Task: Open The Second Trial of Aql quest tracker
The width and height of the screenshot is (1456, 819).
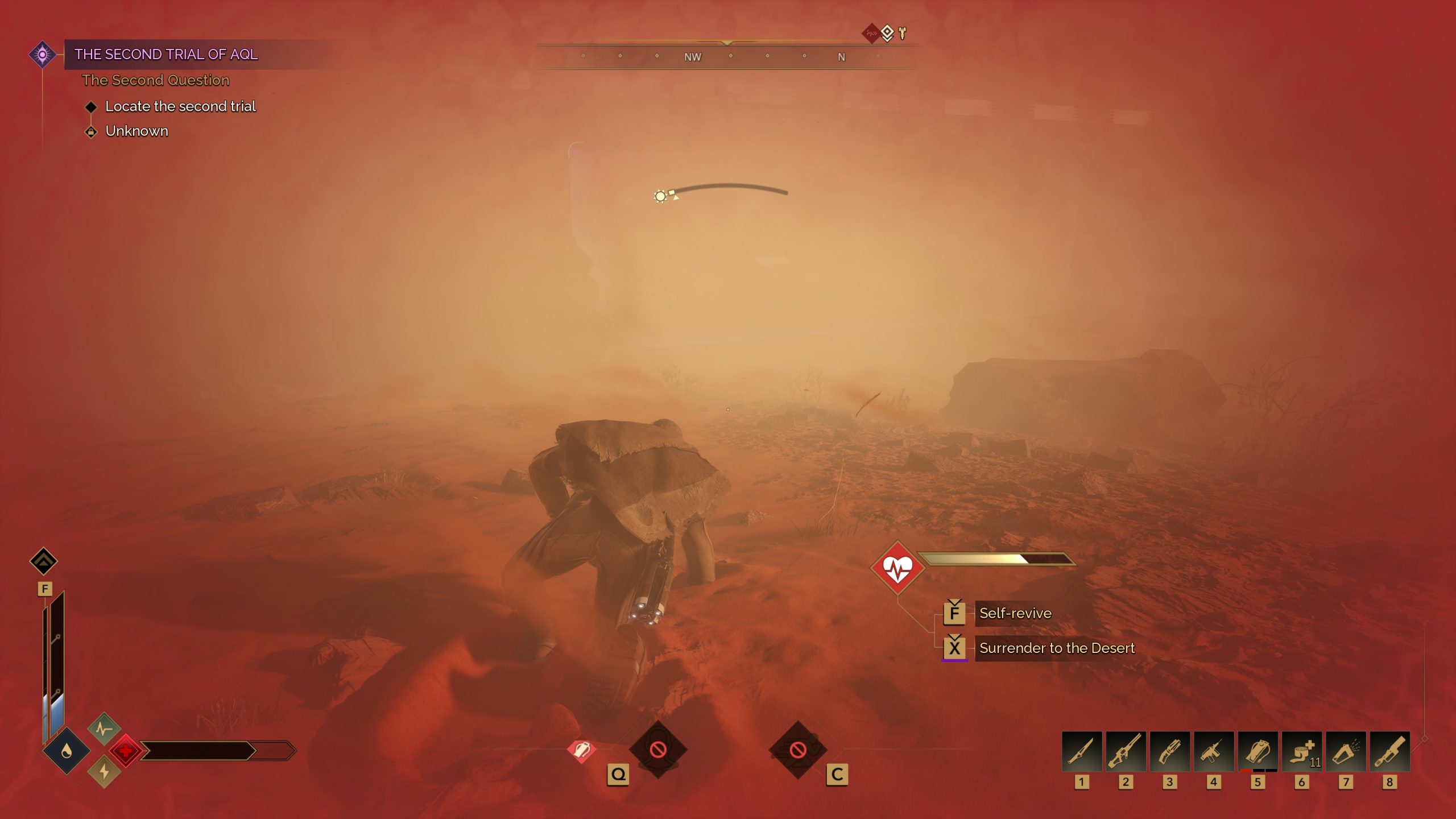Action: click(x=166, y=55)
